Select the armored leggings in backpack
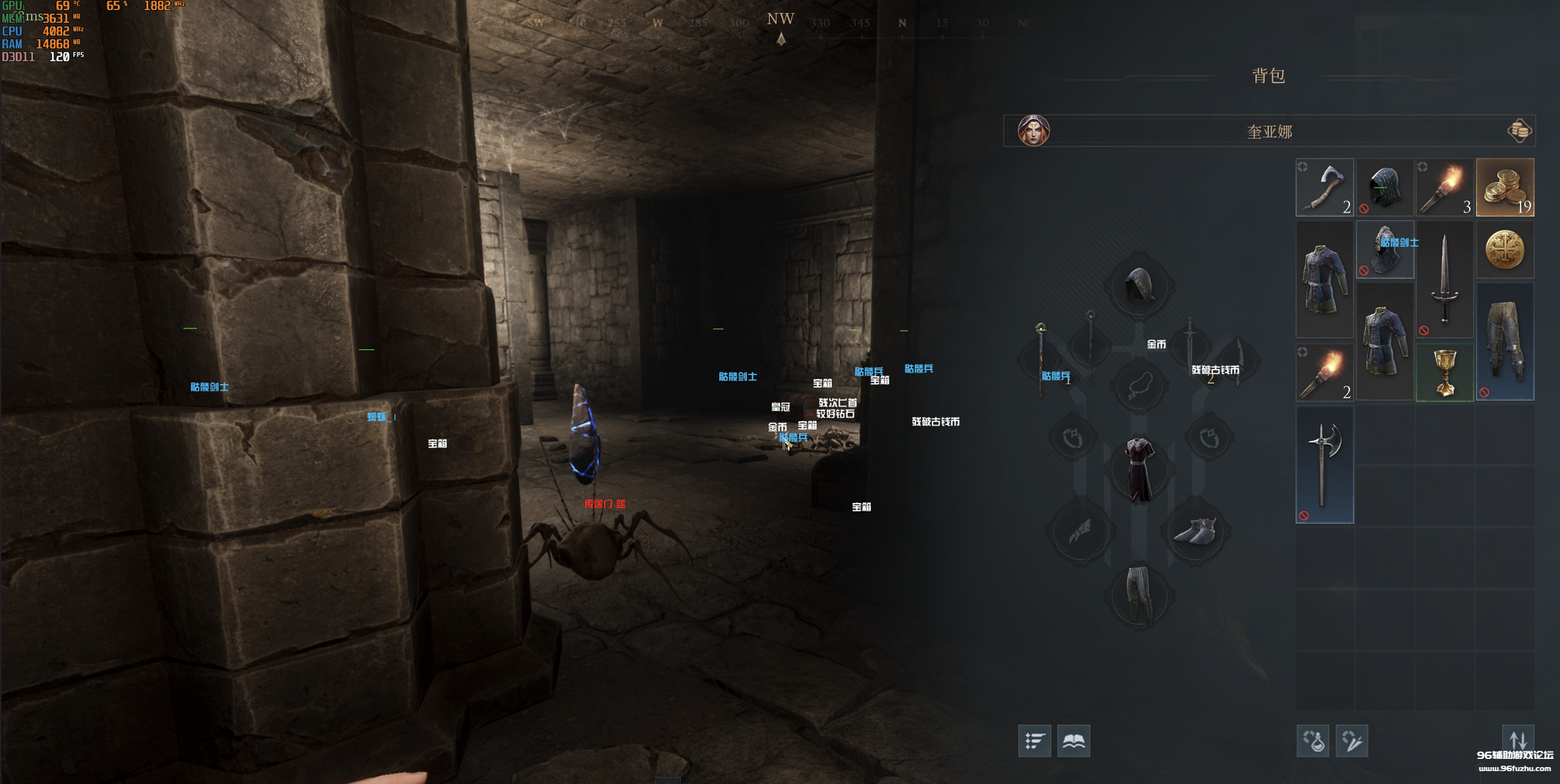The image size is (1560, 784). pos(1504,341)
